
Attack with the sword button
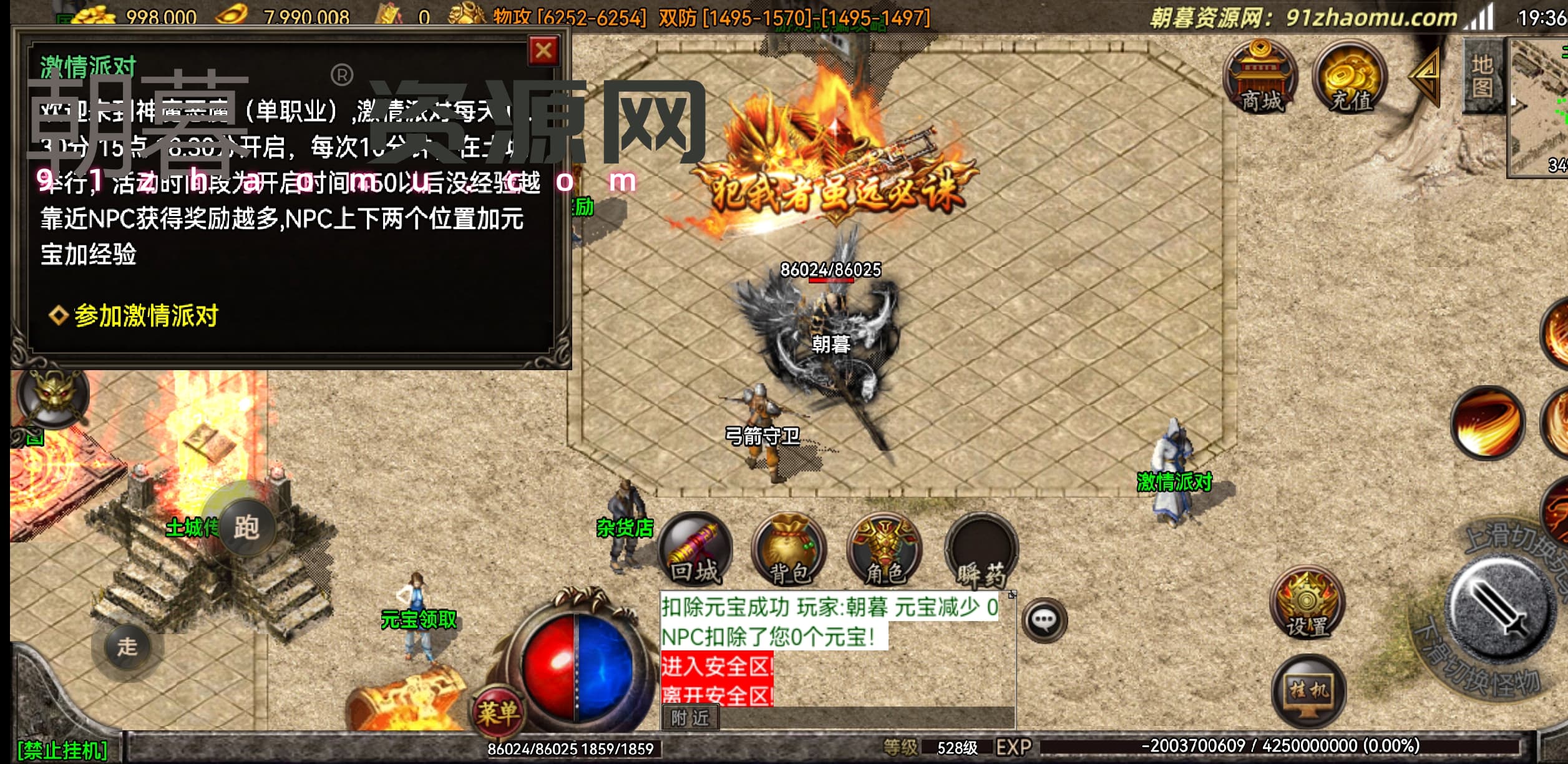point(1499,608)
